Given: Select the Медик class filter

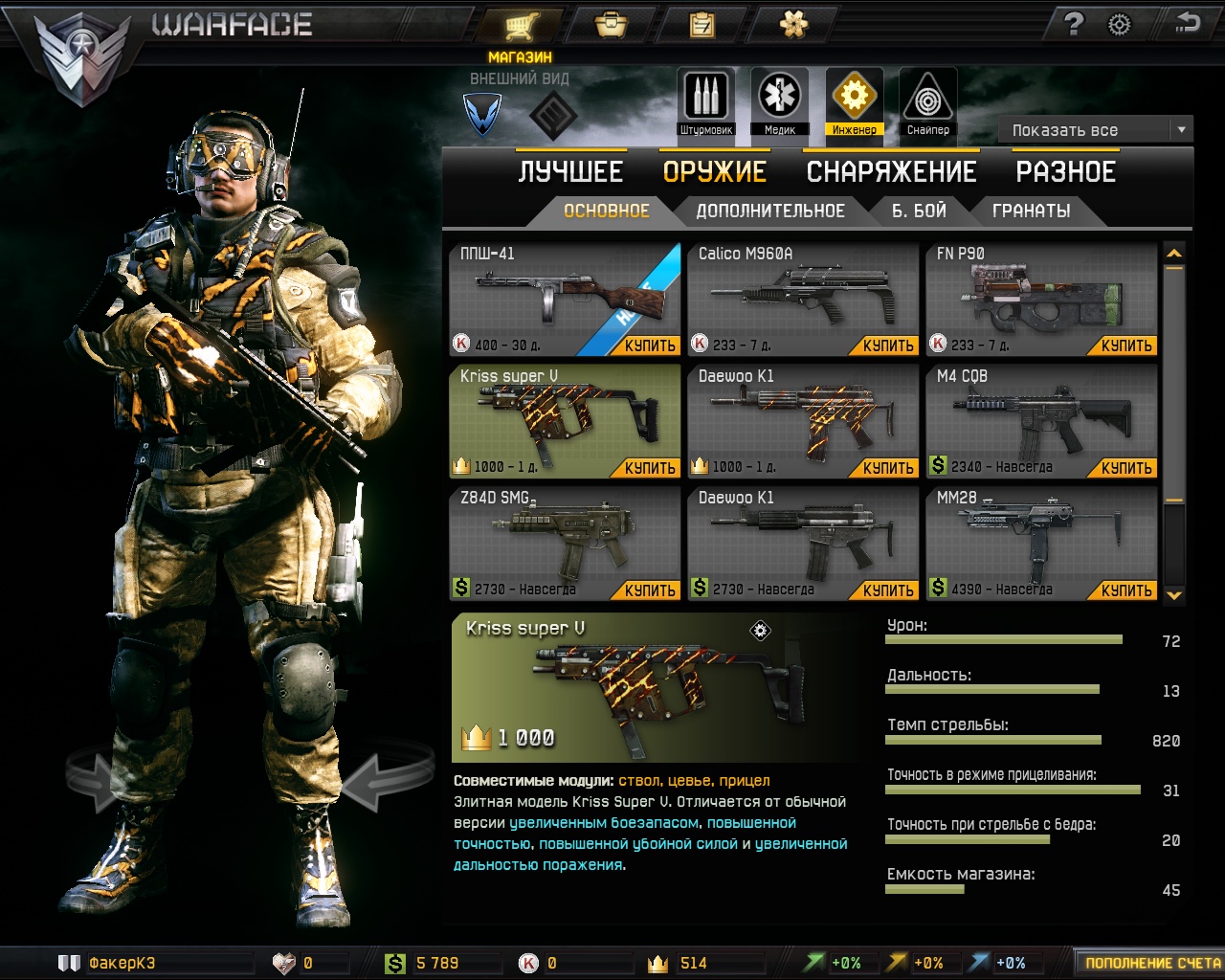Looking at the screenshot, I should 779,101.
